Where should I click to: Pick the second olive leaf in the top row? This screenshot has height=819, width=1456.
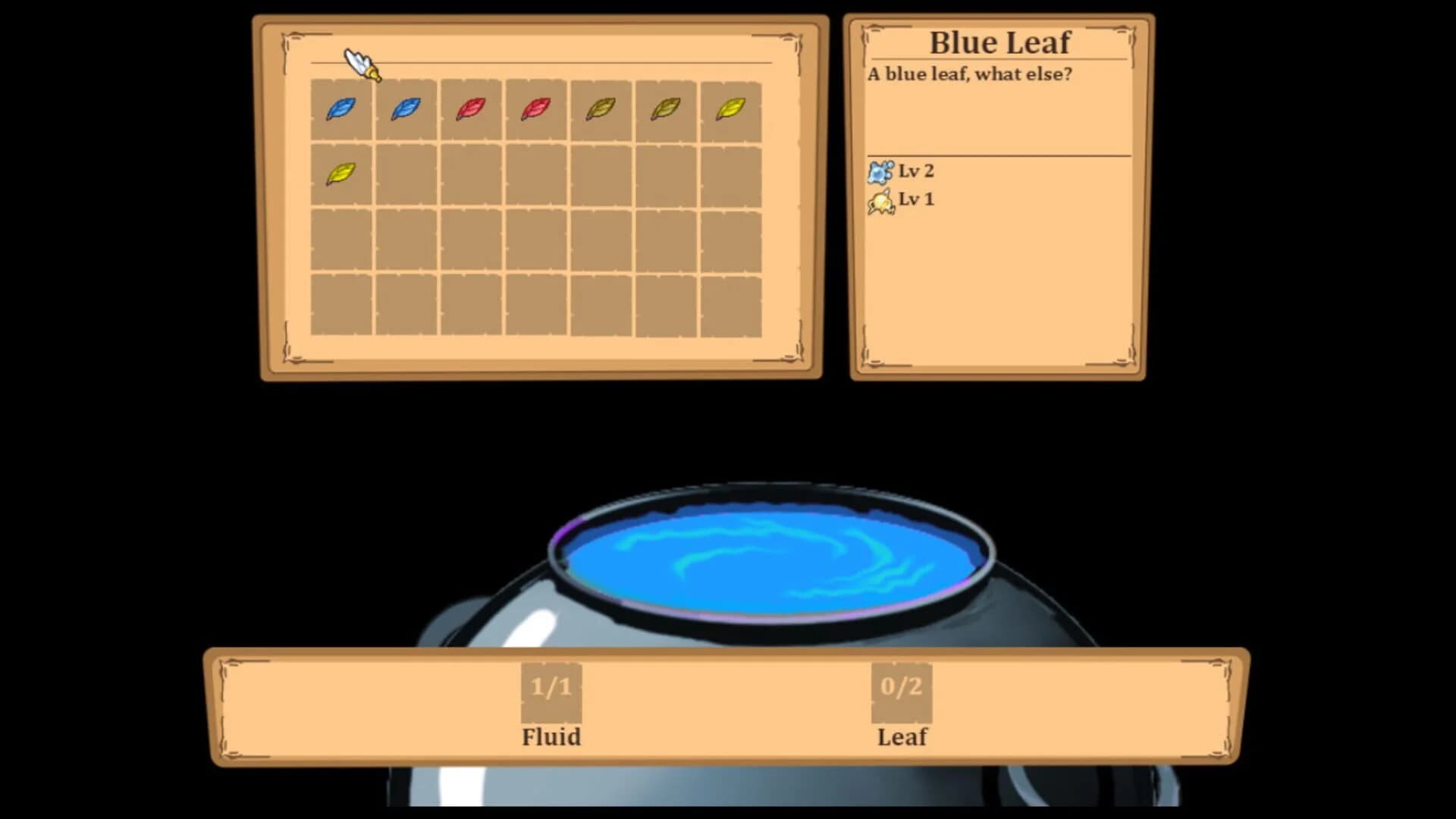pyautogui.click(x=665, y=108)
